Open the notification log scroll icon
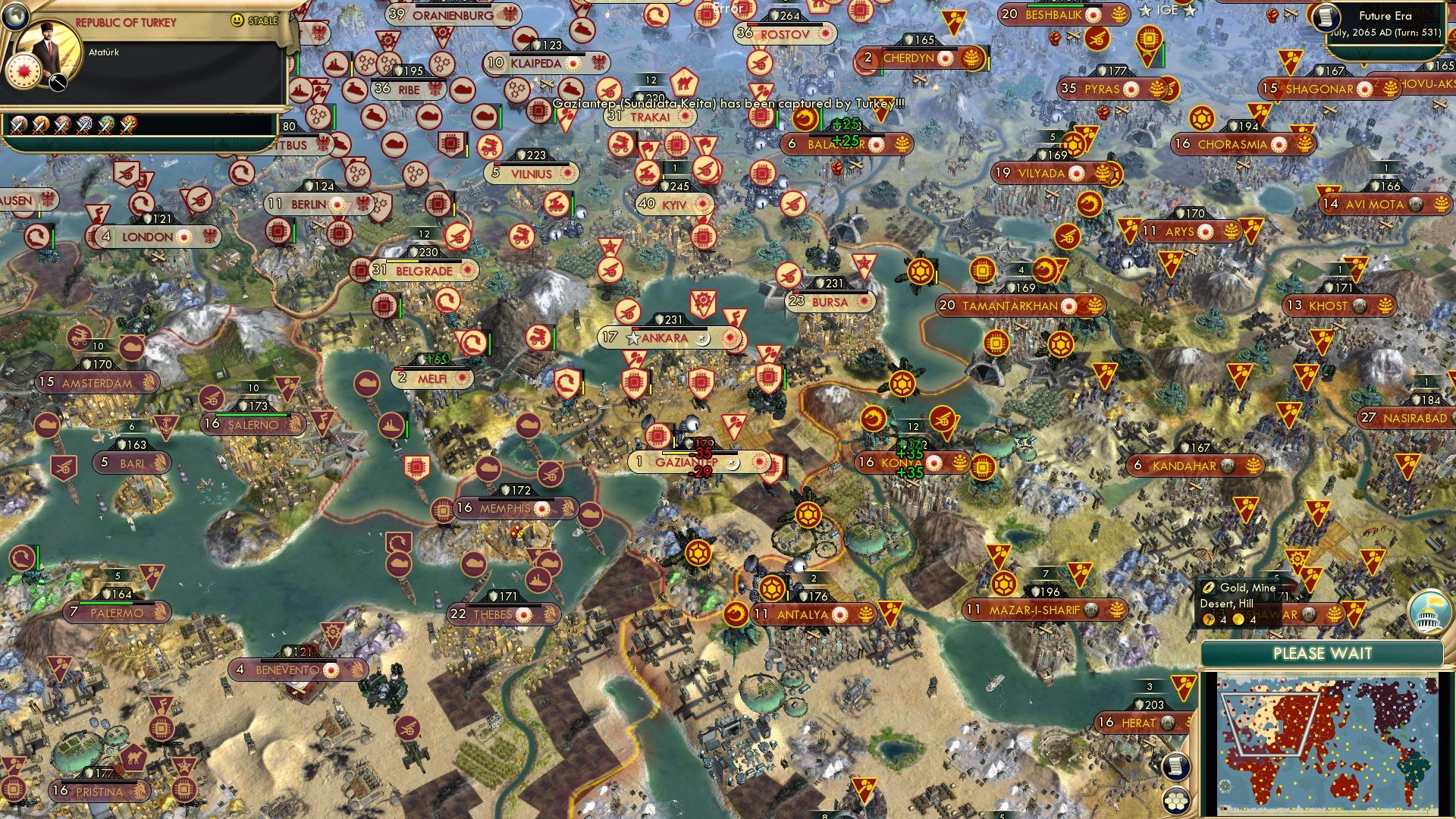This screenshot has width=1456, height=819. pyautogui.click(x=1175, y=767)
